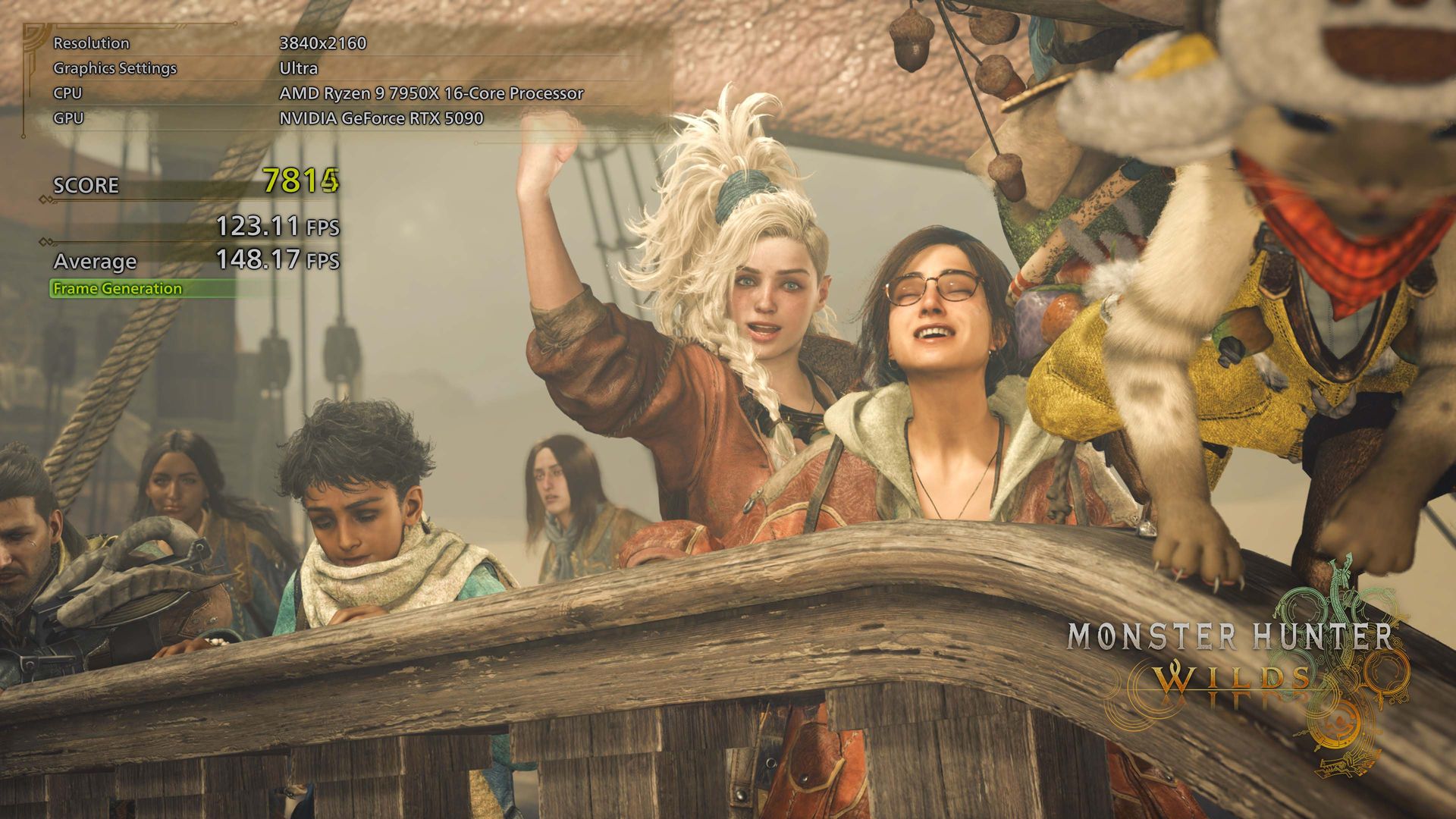This screenshot has width=1456, height=819.
Task: Expand the Resolution selector
Action: [91, 43]
